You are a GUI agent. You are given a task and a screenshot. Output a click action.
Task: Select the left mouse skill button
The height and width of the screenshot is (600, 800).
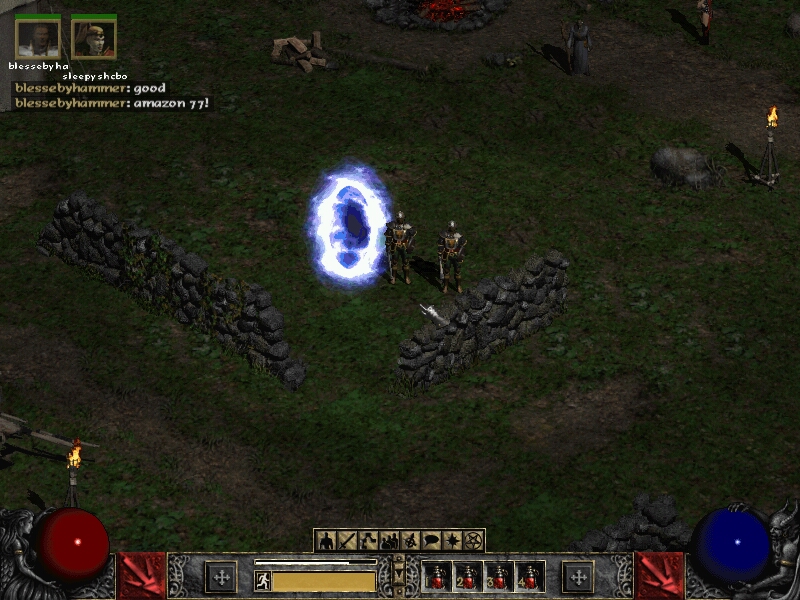pos(221,576)
